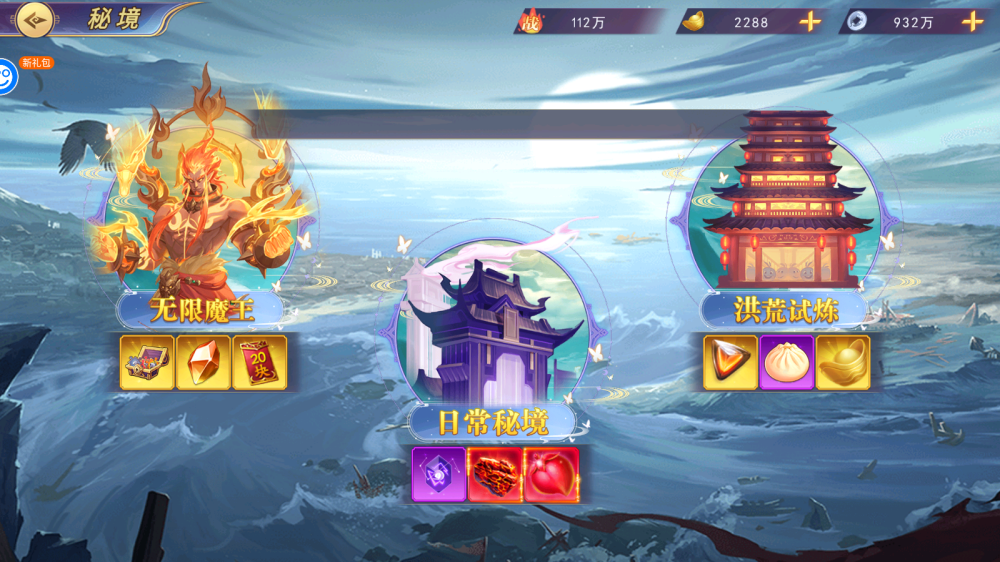Screen dimensions: 1000x562
Task: Add more gold ingots with the plus button
Action: 810,22
